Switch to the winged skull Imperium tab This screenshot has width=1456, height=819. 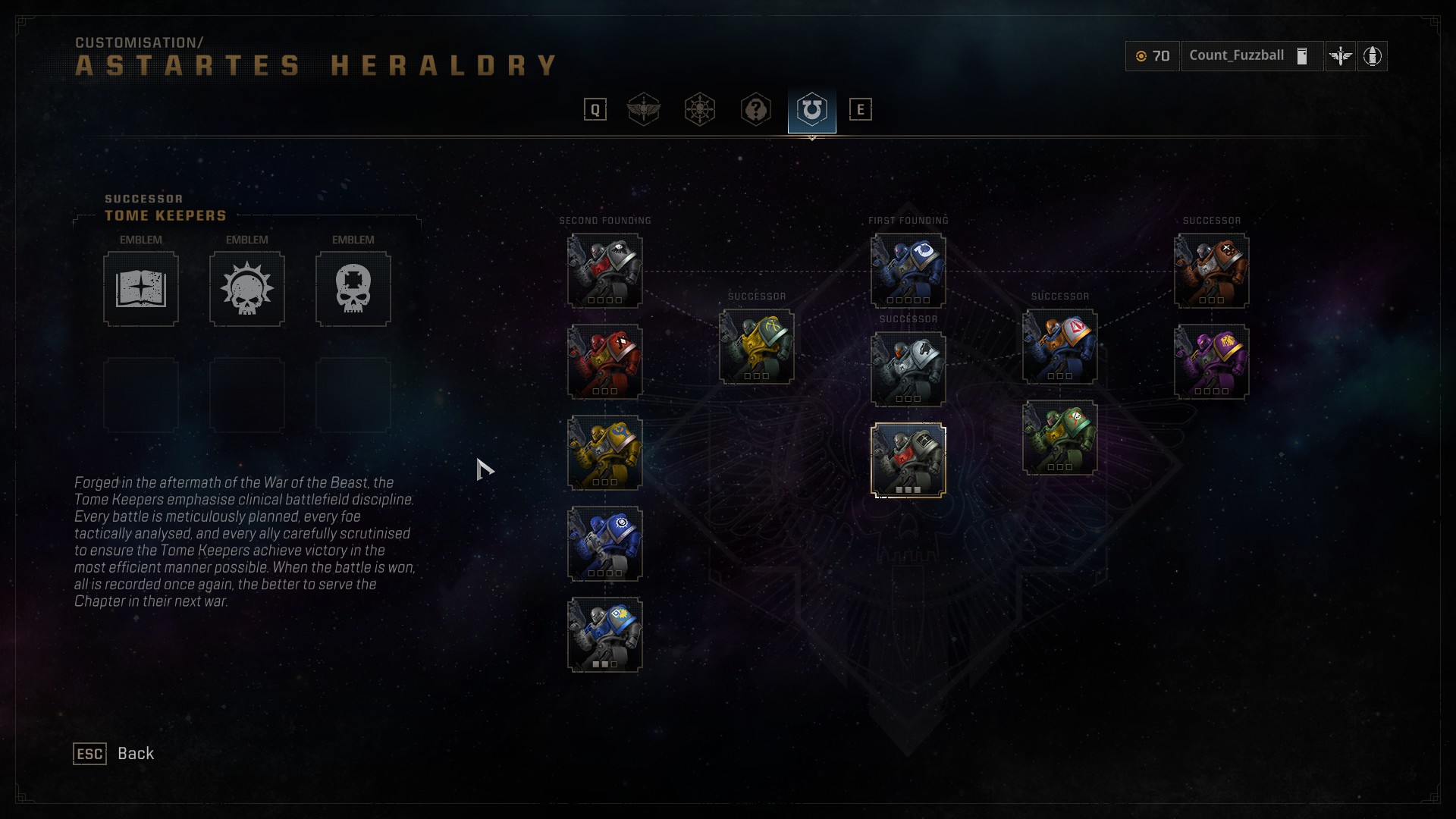pyautogui.click(x=644, y=110)
